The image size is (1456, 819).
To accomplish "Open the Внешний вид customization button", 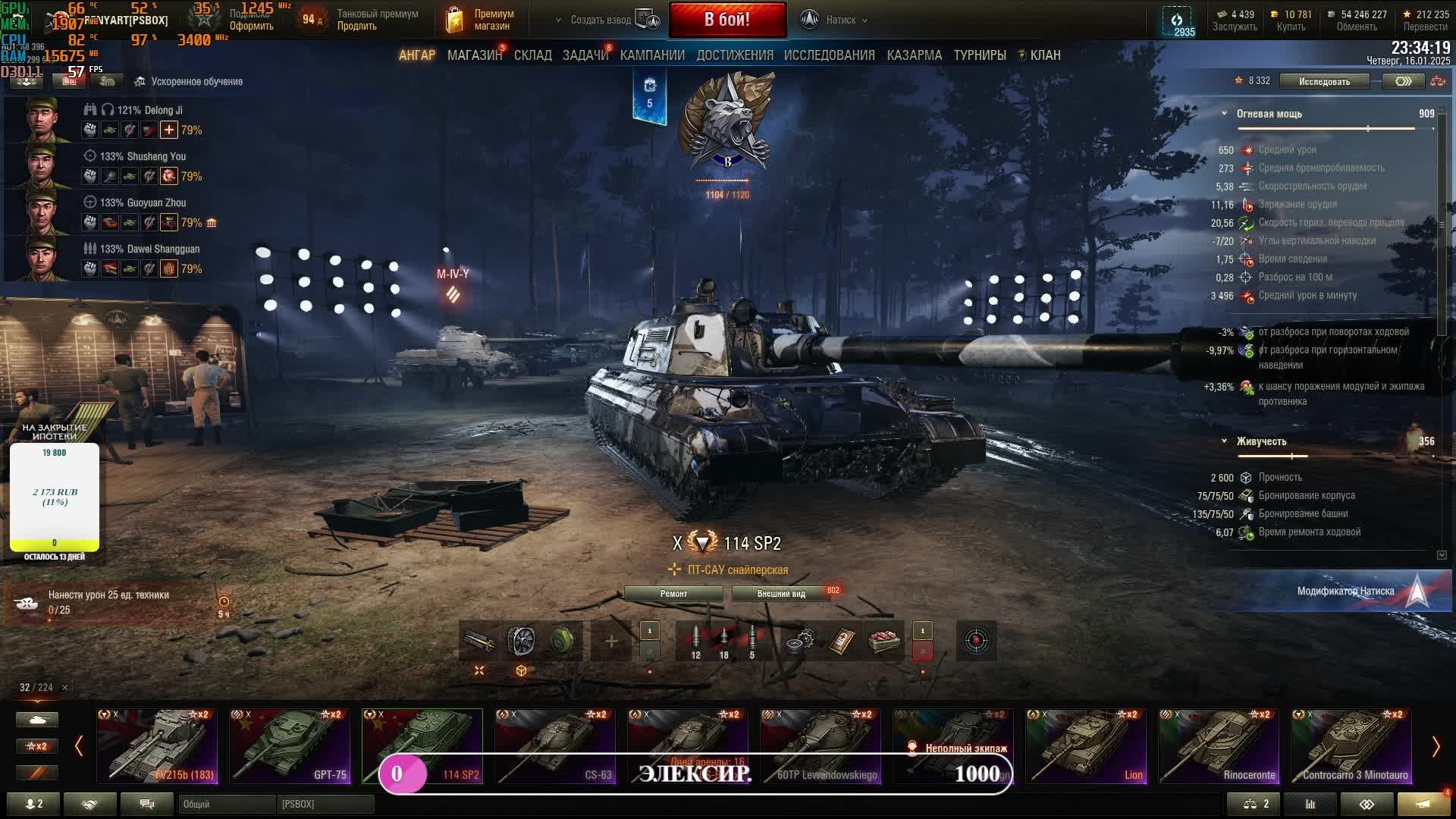I will pos(780,594).
